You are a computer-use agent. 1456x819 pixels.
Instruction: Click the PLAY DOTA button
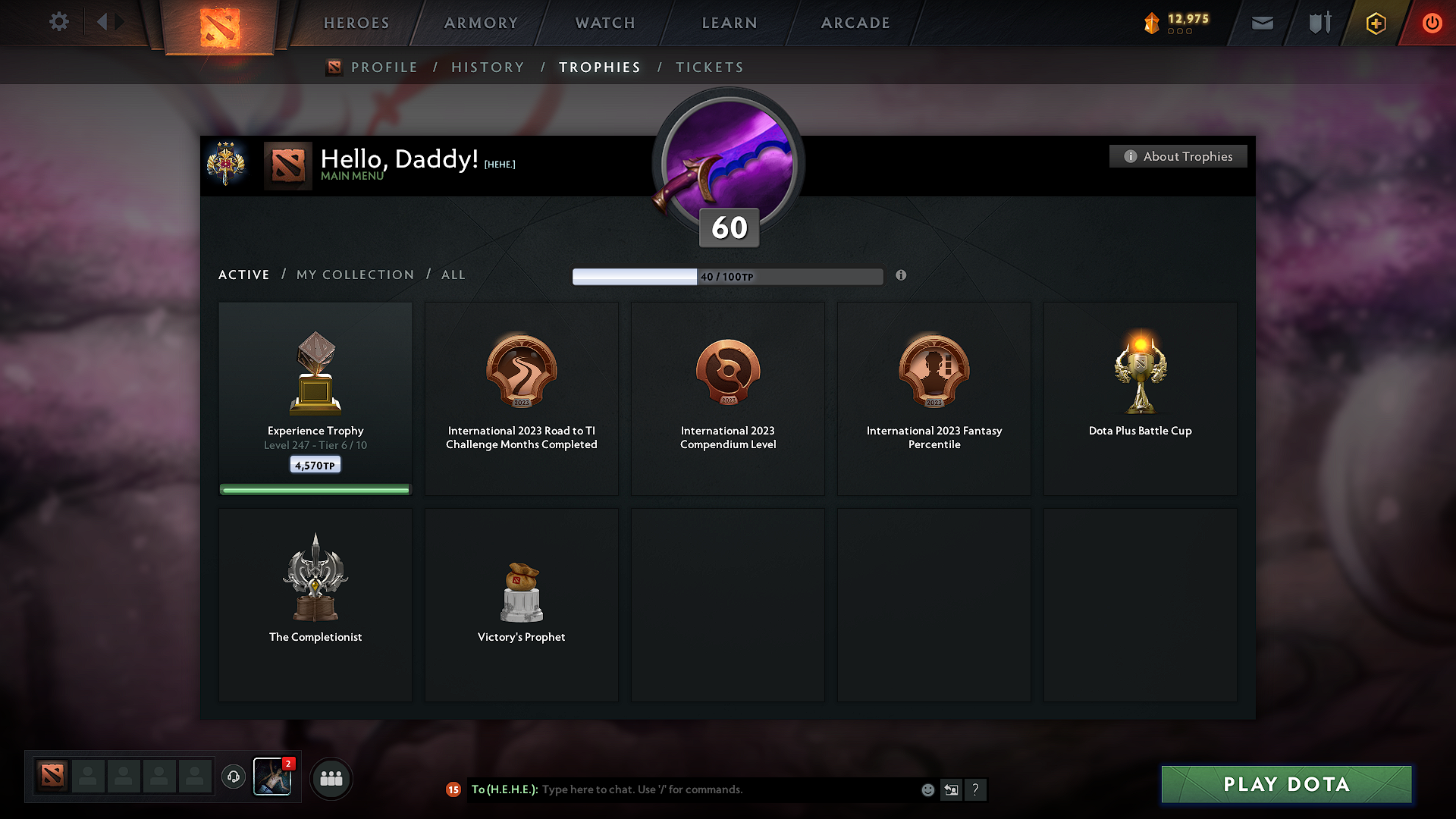click(1285, 784)
